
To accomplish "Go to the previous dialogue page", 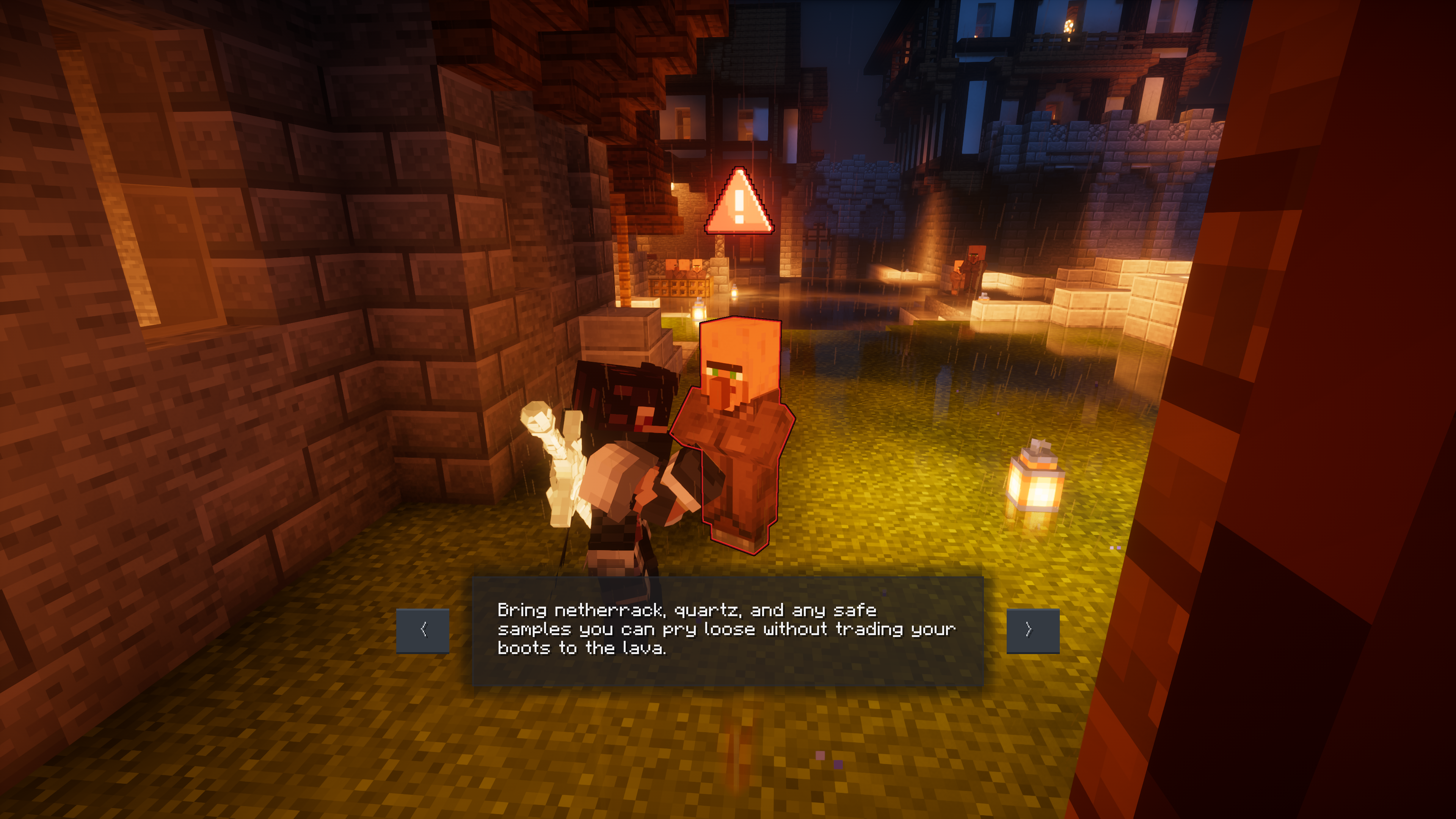I will [x=423, y=630].
